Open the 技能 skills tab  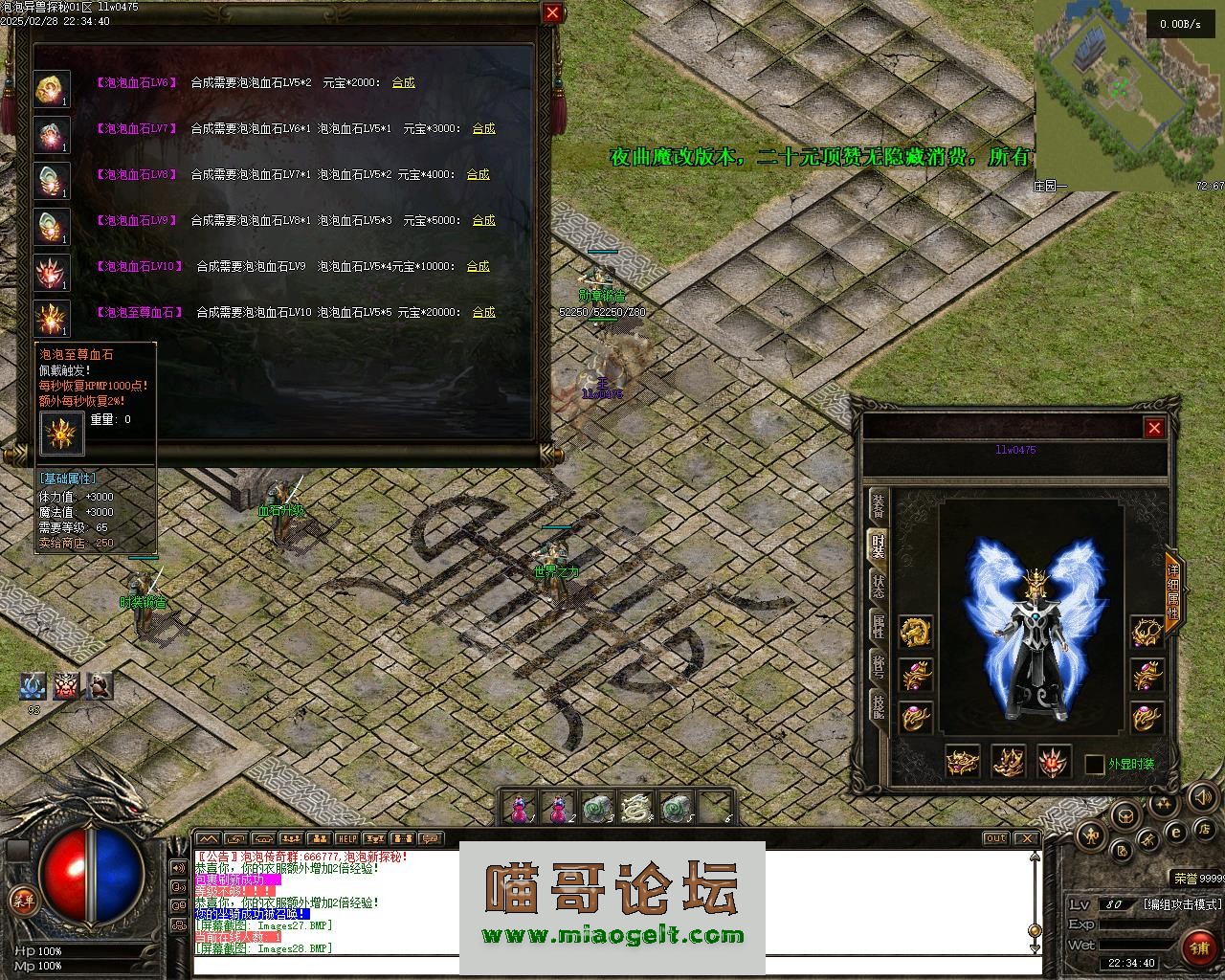point(878,706)
